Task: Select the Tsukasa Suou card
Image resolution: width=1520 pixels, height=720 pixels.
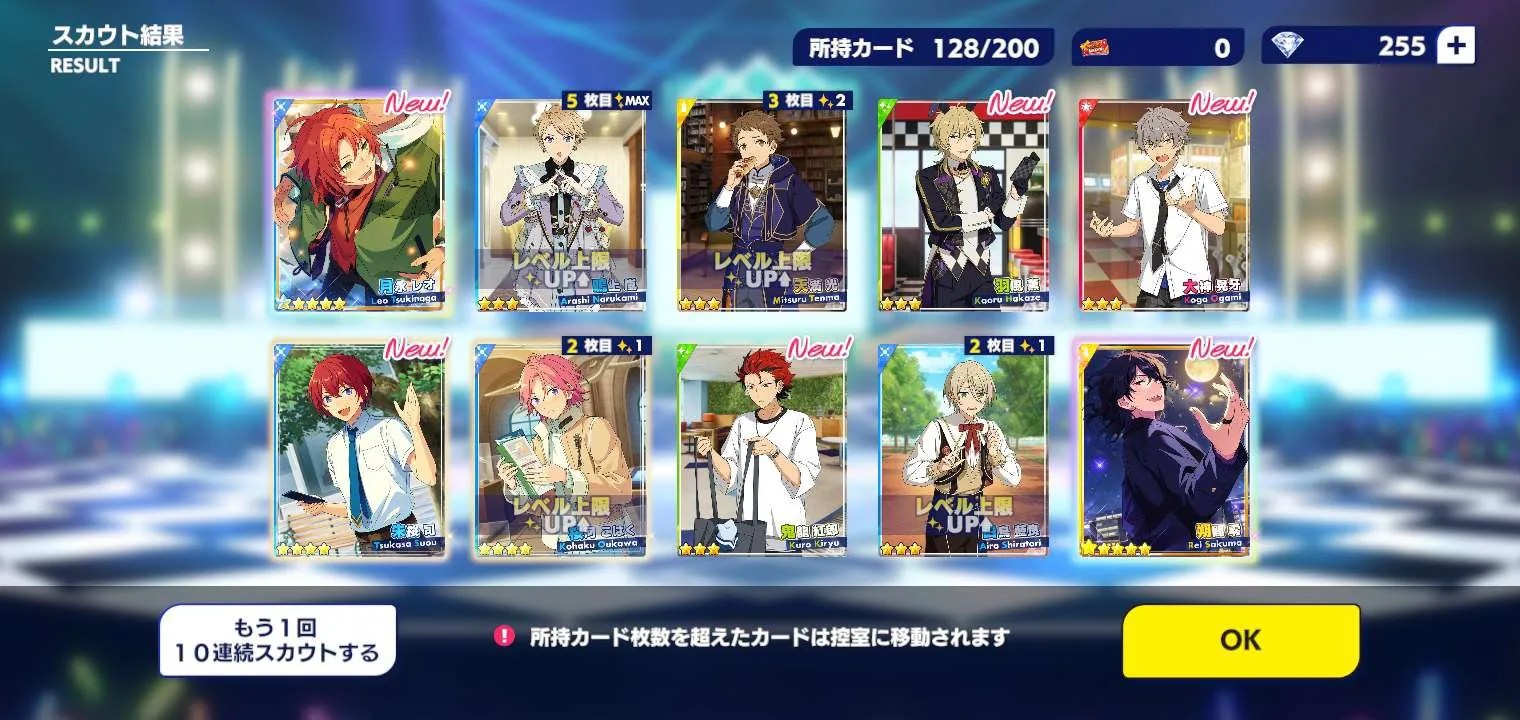Action: pyautogui.click(x=360, y=450)
